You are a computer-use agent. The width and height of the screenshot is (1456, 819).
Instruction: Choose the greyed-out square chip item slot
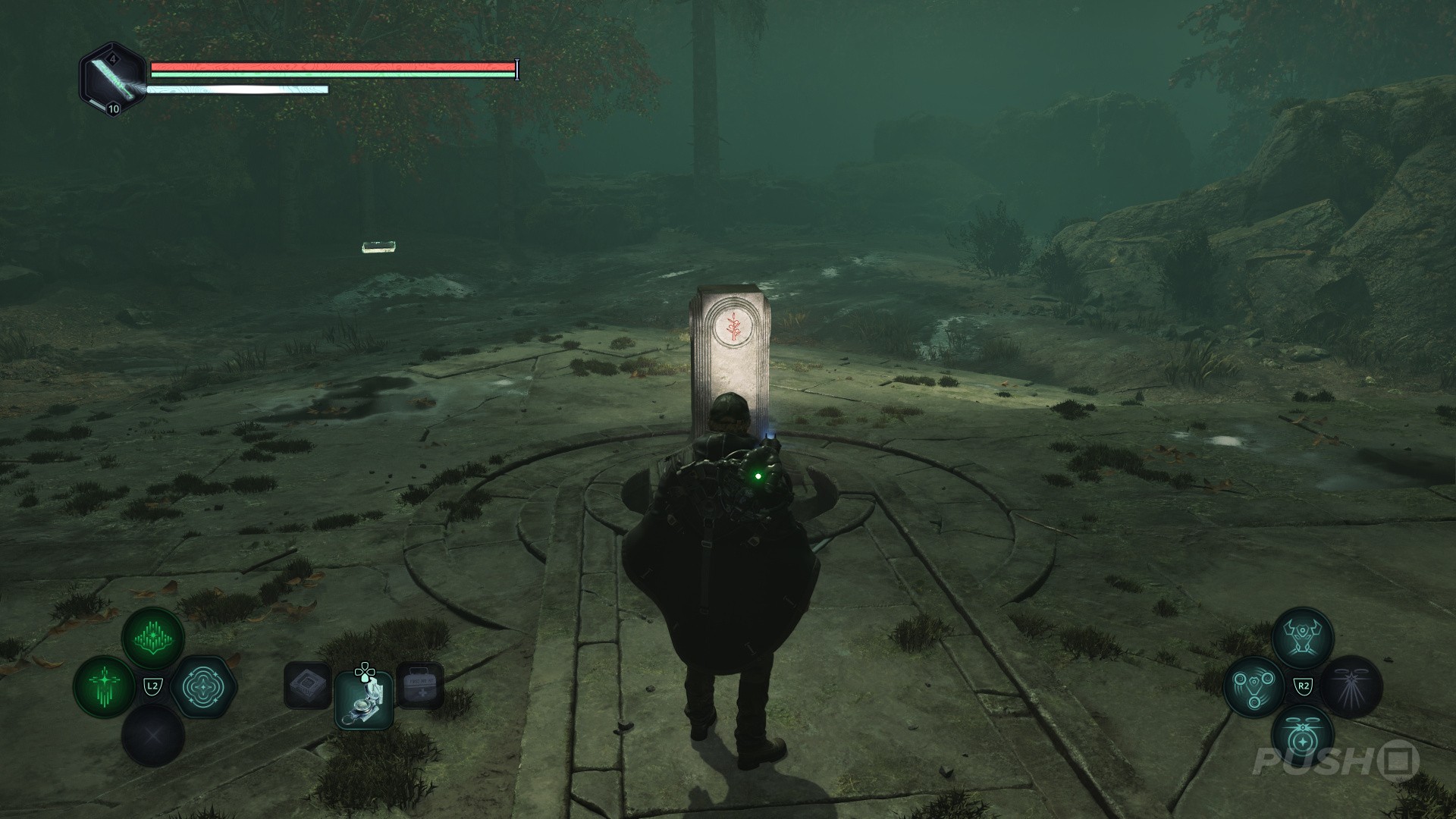[307, 686]
